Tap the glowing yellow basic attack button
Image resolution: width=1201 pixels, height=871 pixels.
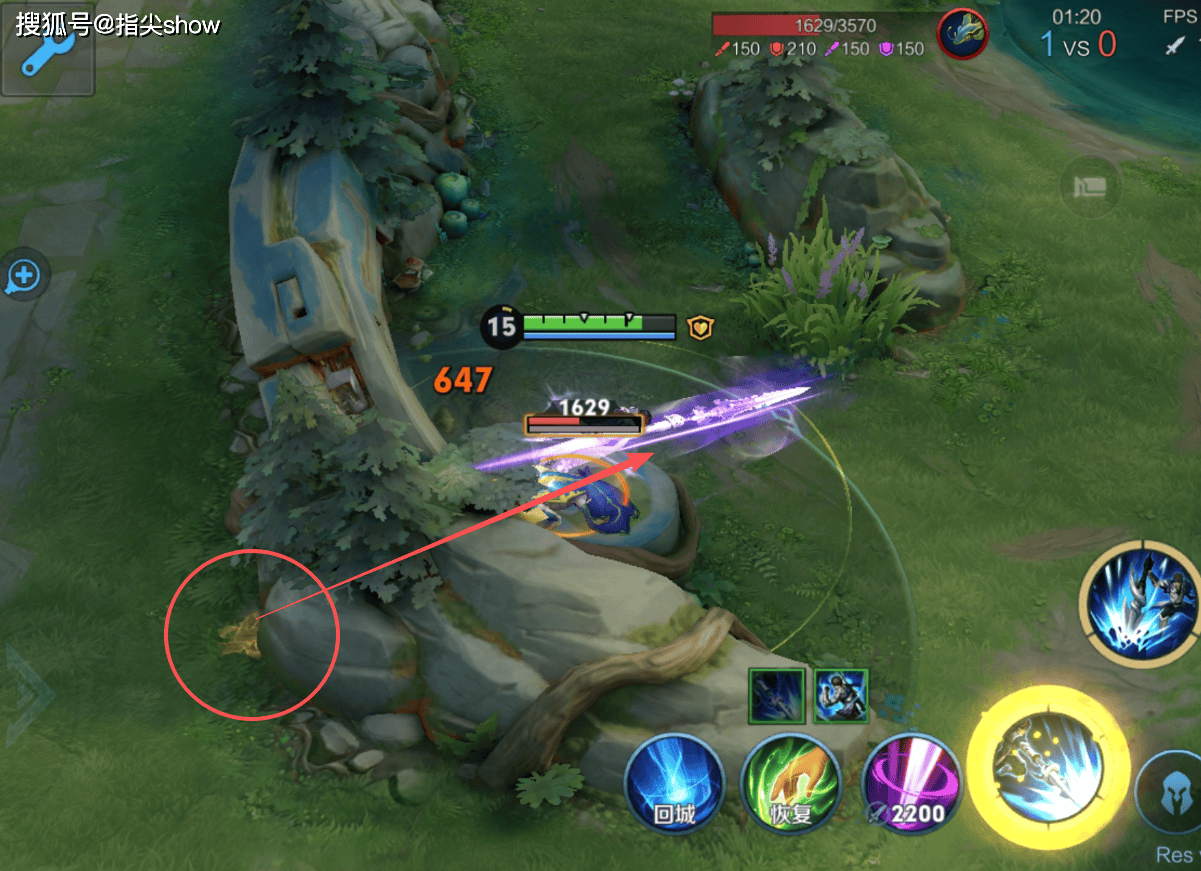point(1048,768)
